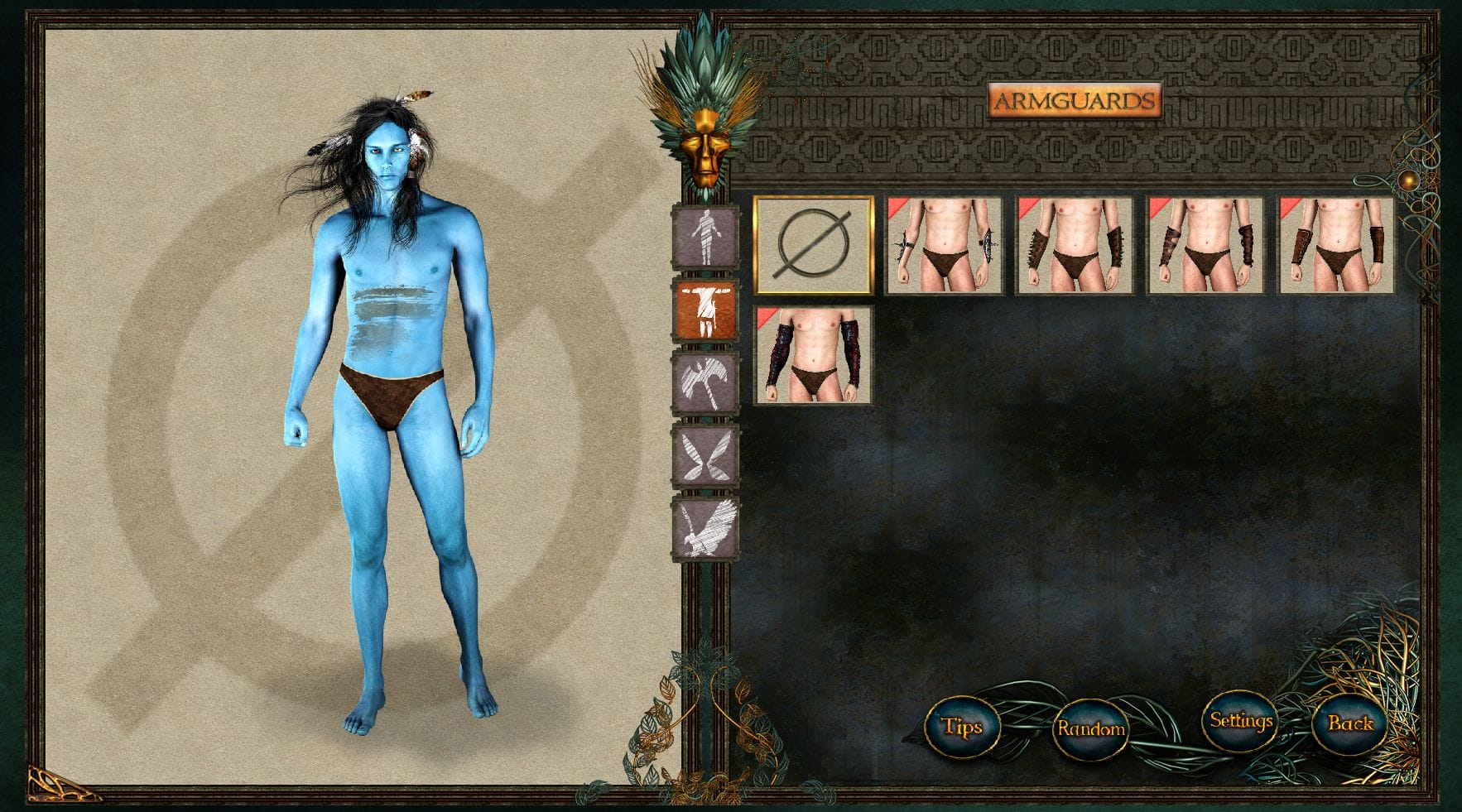Open the Settings menu
This screenshot has height=812, width=1462.
coord(1240,721)
